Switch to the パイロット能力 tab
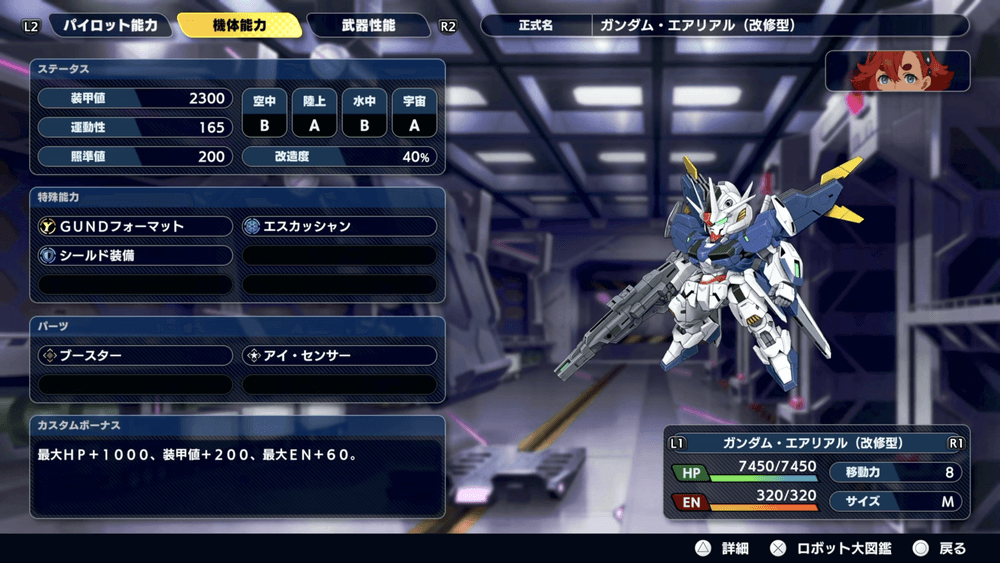The width and height of the screenshot is (1000, 563). (109, 25)
